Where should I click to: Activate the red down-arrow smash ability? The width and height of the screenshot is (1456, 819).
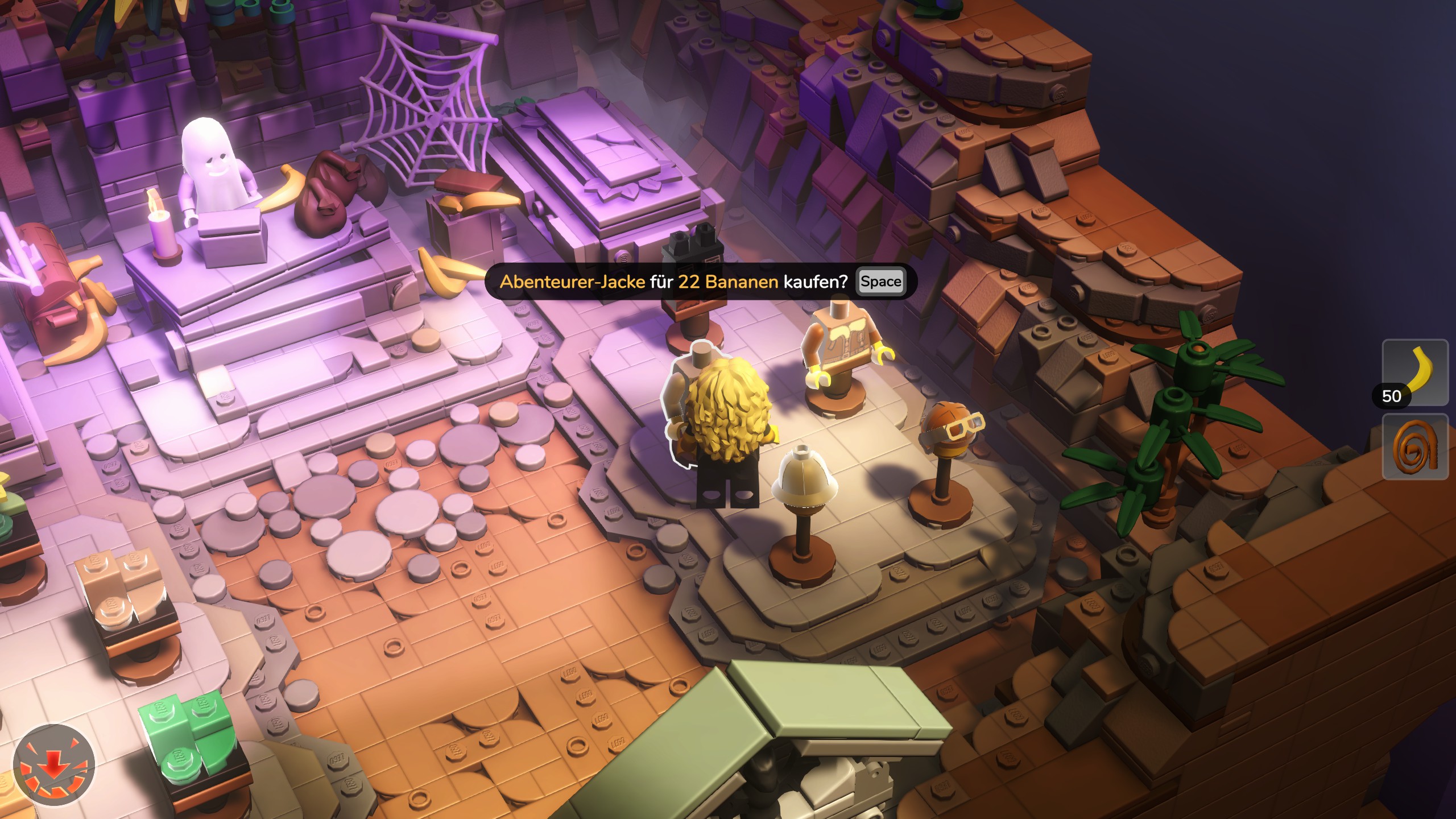tap(54, 765)
